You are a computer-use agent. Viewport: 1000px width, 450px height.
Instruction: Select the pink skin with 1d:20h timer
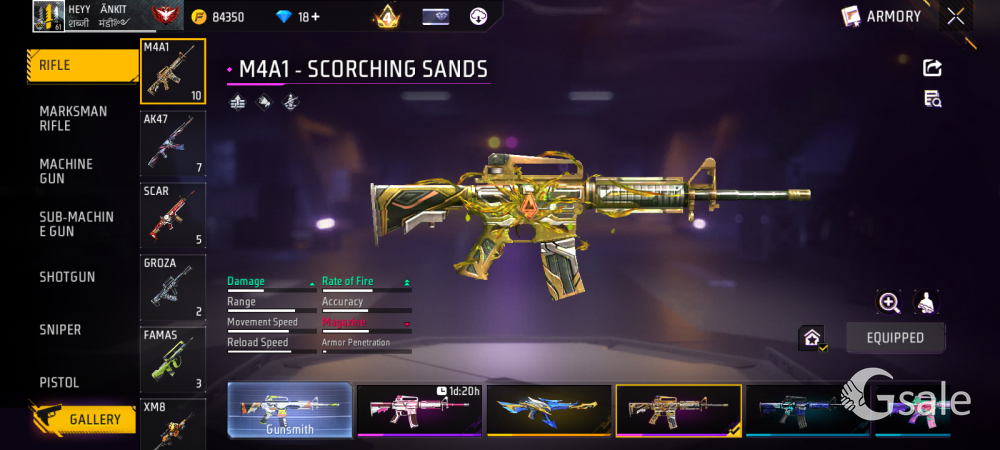tap(419, 410)
